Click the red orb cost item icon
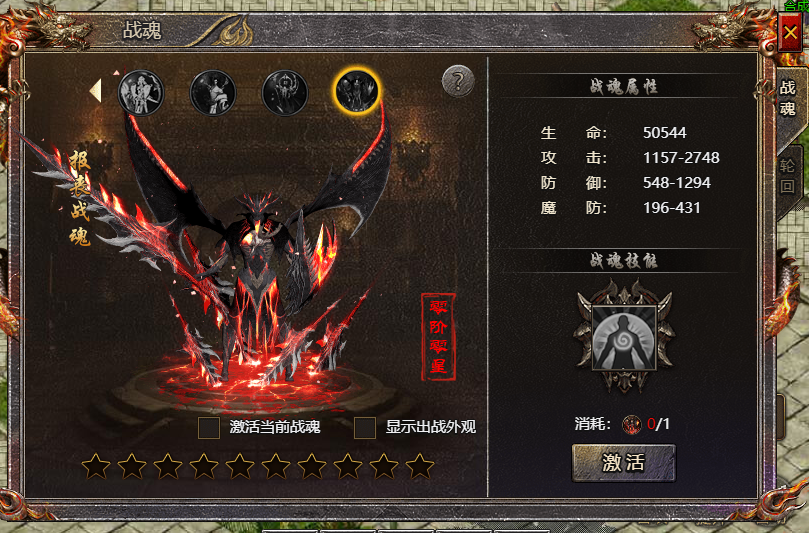 pos(633,424)
